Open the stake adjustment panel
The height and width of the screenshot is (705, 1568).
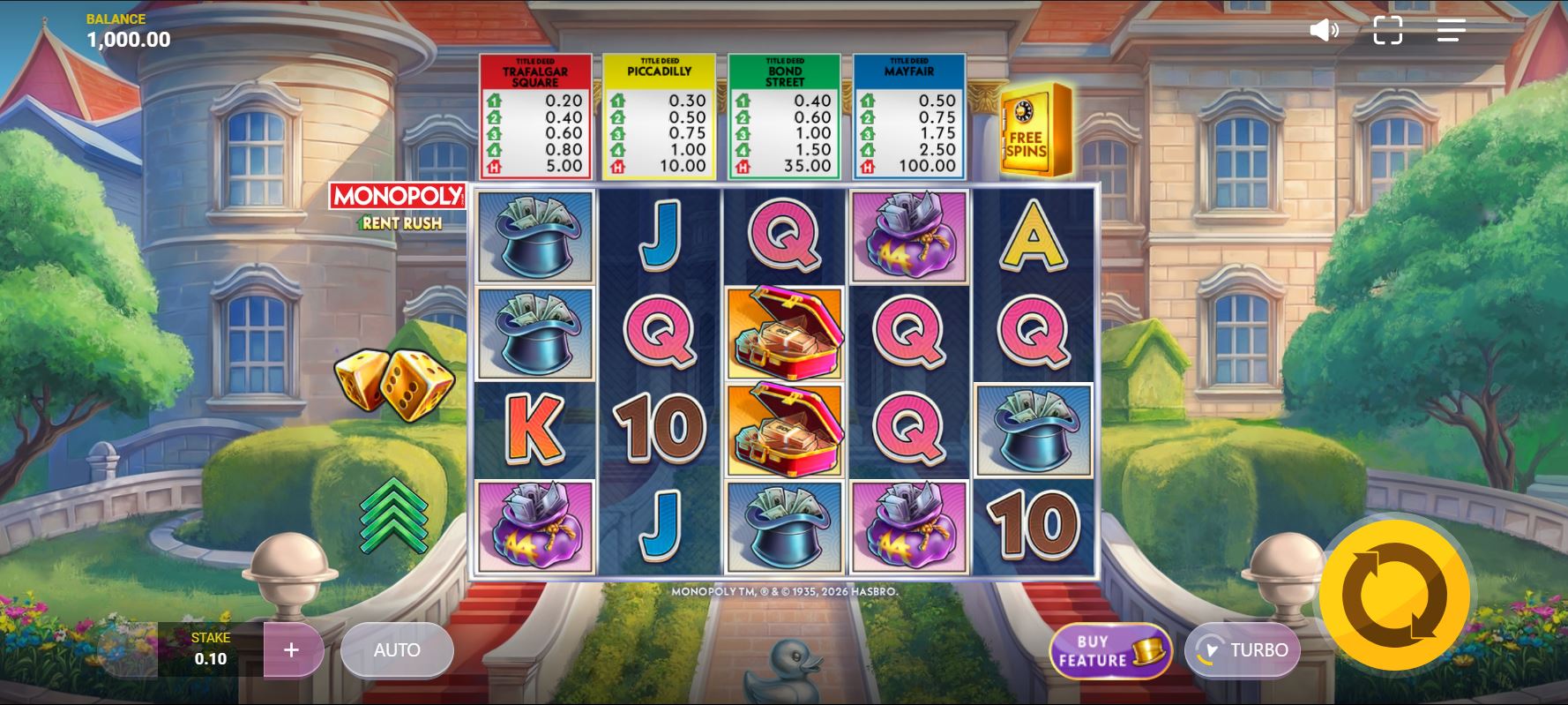click(212, 650)
